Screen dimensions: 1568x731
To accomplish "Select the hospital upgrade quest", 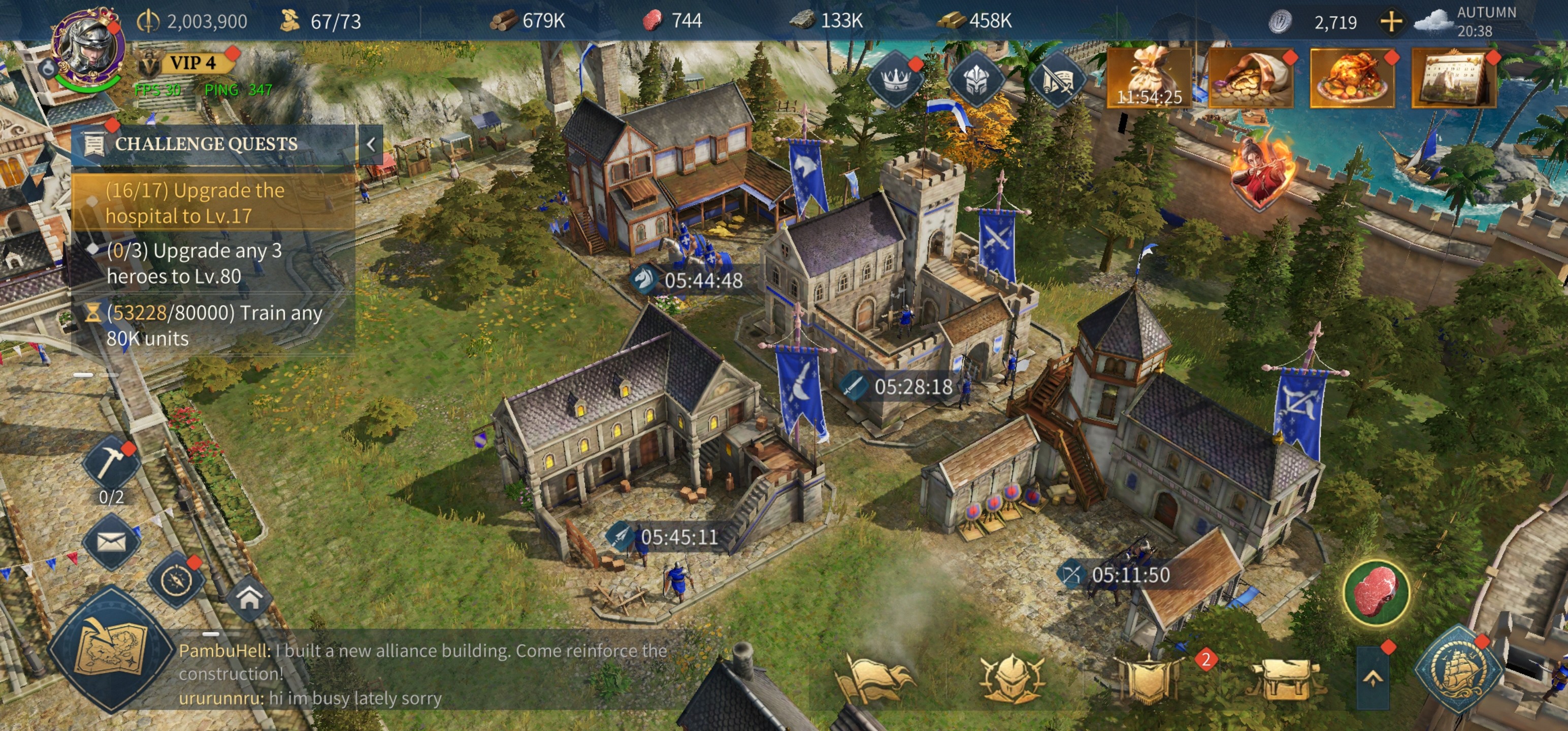I will (x=212, y=203).
